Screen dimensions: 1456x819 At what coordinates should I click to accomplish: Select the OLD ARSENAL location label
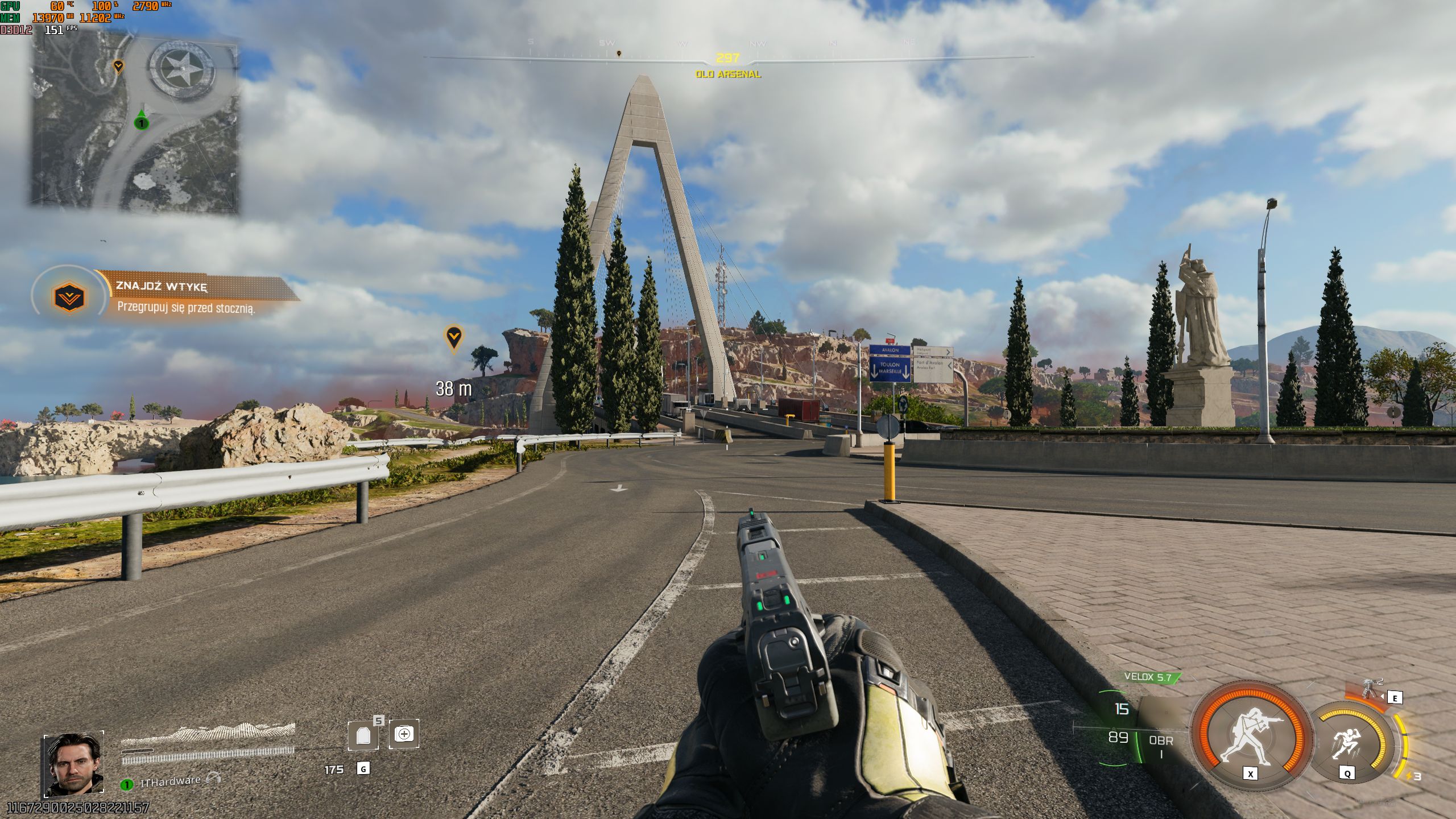click(728, 75)
